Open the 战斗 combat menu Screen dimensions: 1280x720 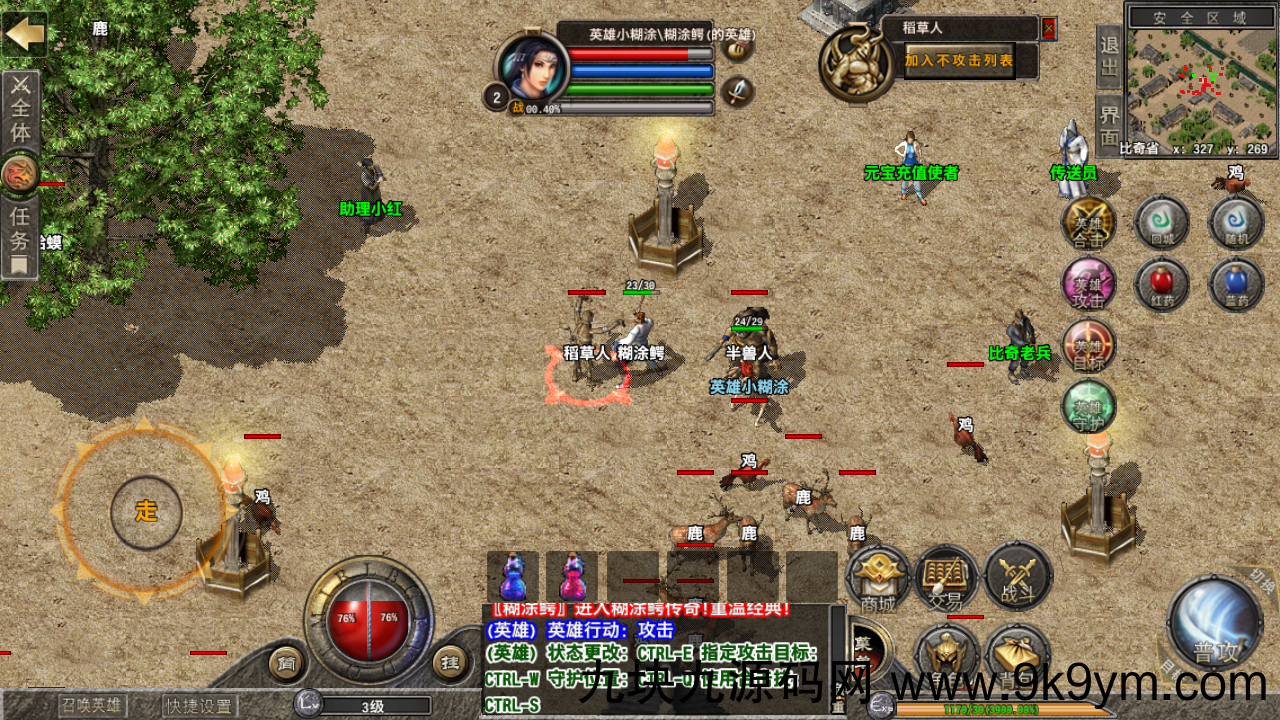tap(1018, 578)
